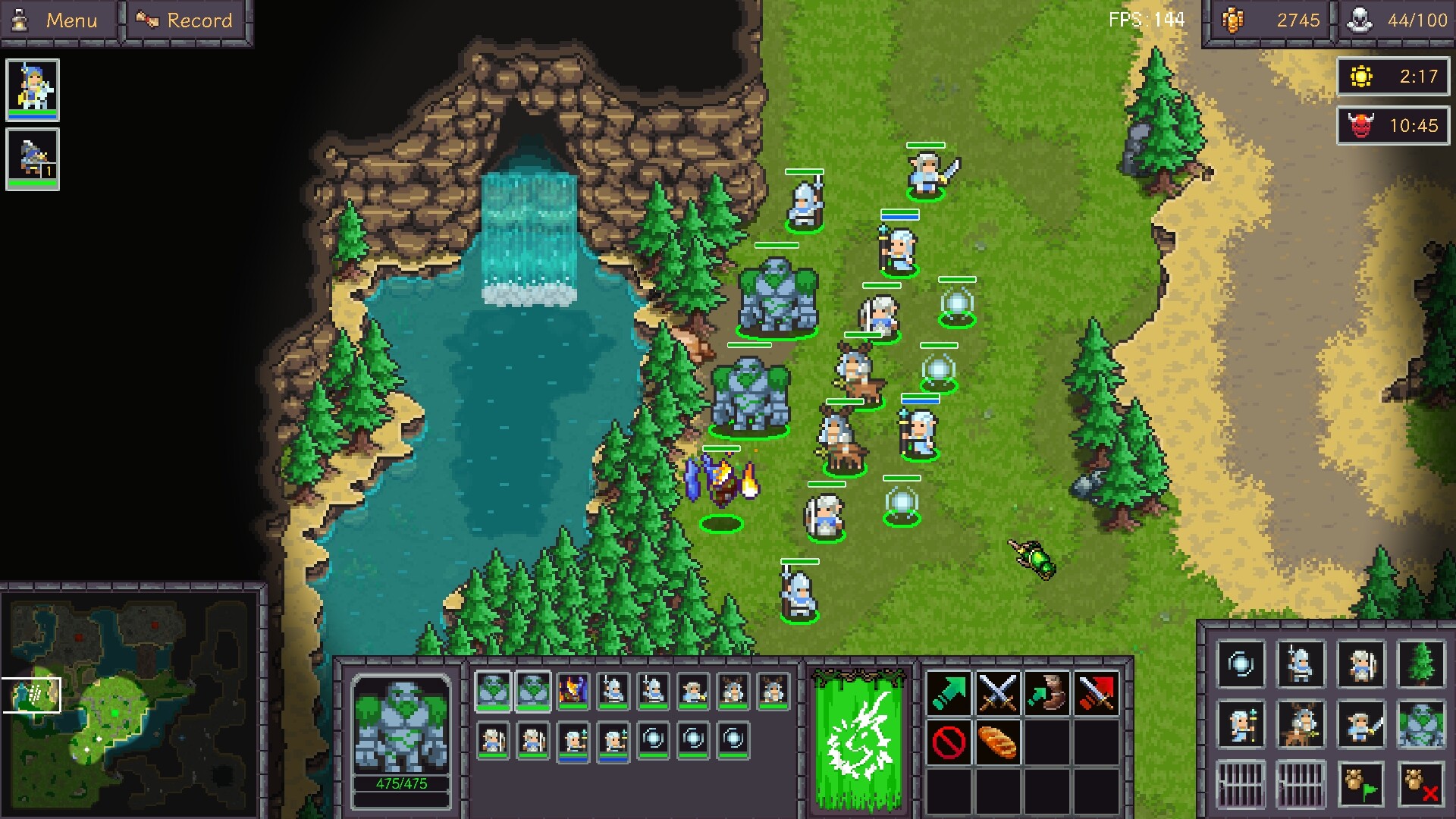Click the gold bag with green flag icon

point(1360,784)
